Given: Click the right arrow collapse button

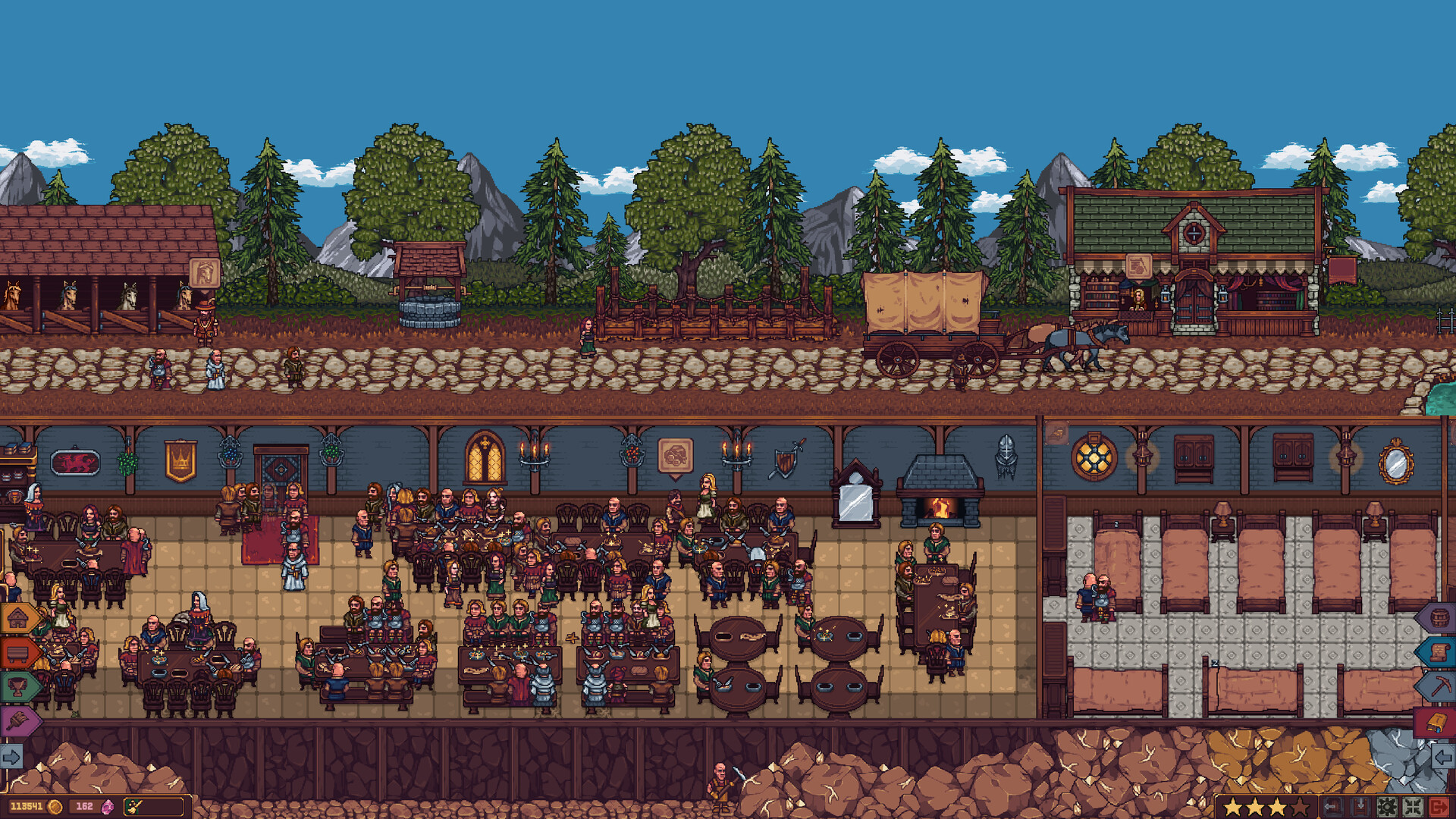Looking at the screenshot, I should (12, 756).
